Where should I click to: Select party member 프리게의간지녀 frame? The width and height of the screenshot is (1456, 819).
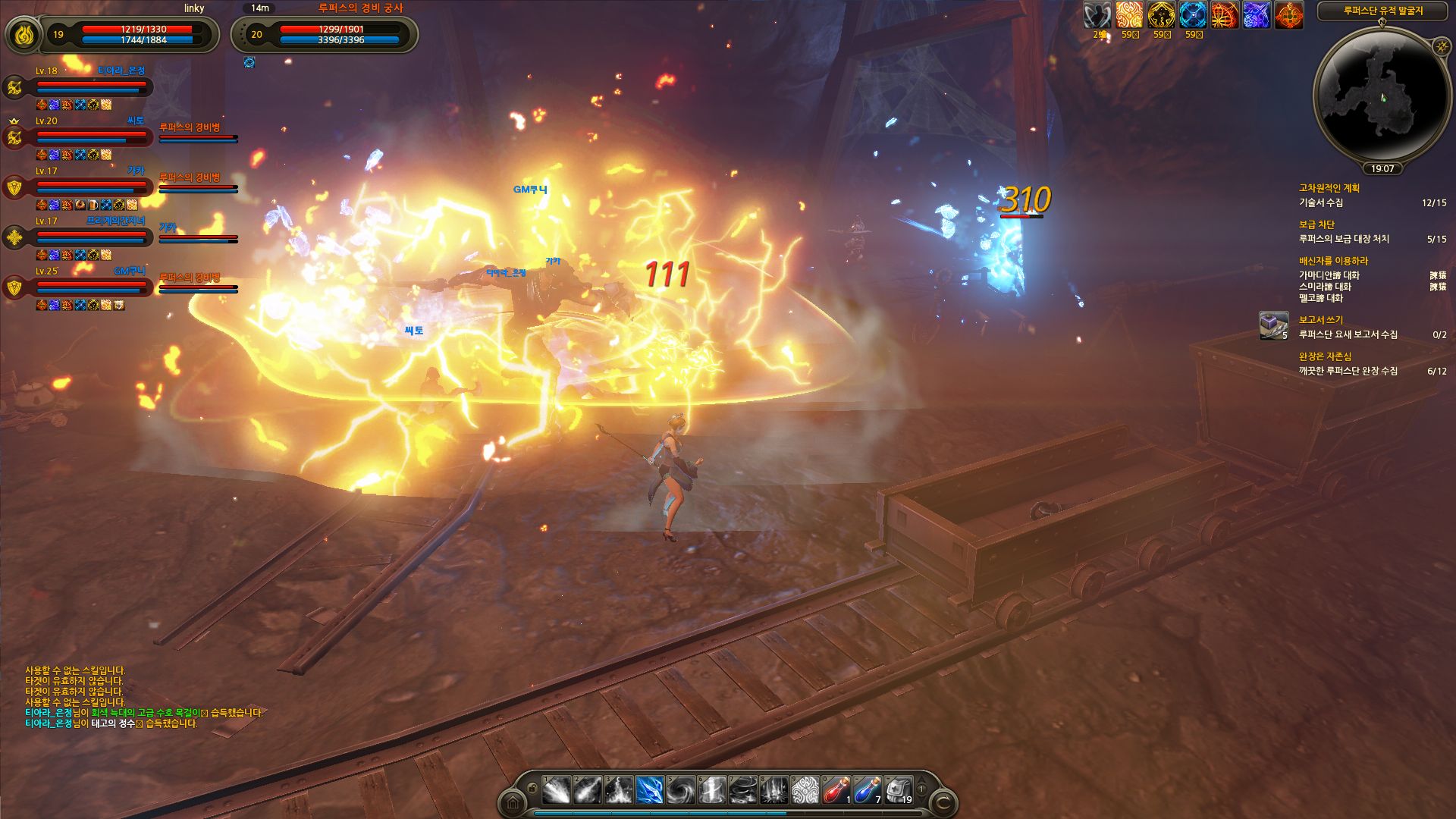click(x=91, y=237)
